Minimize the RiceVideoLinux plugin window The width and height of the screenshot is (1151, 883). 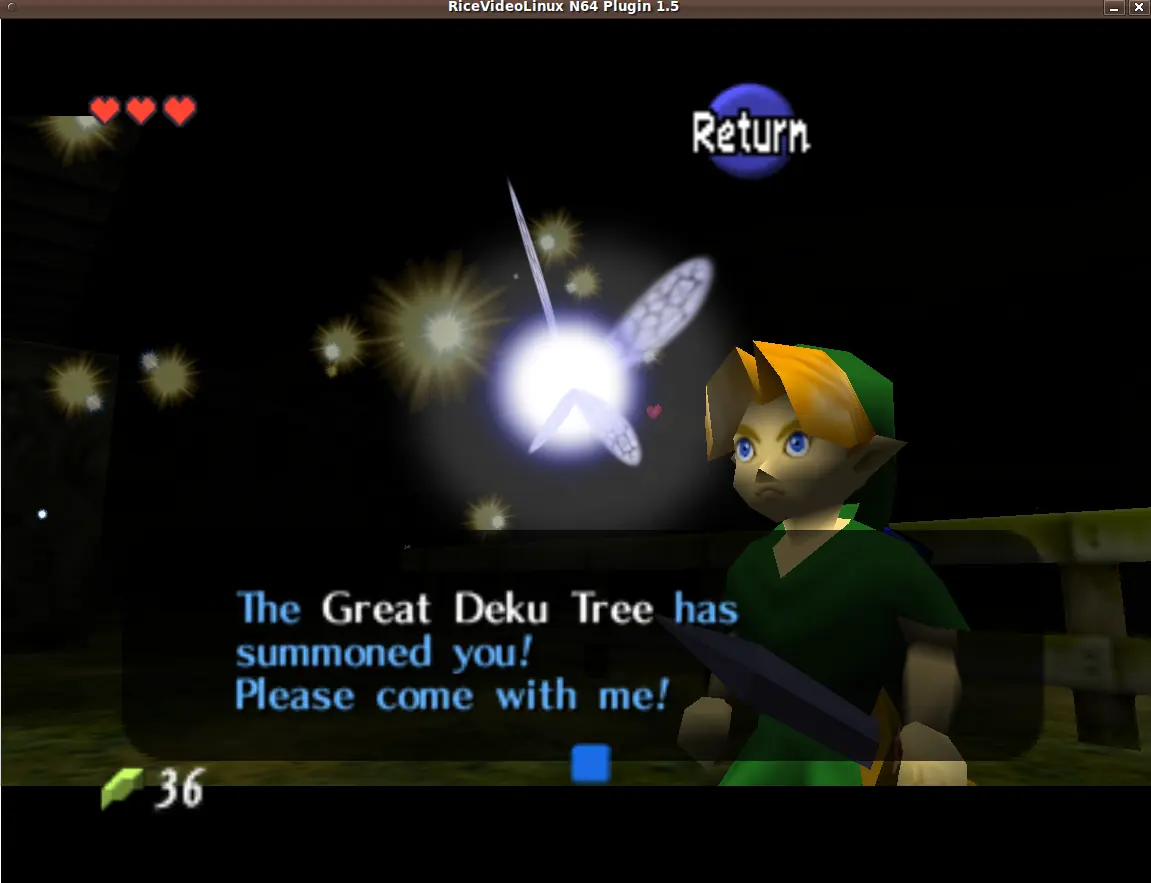[1114, 8]
